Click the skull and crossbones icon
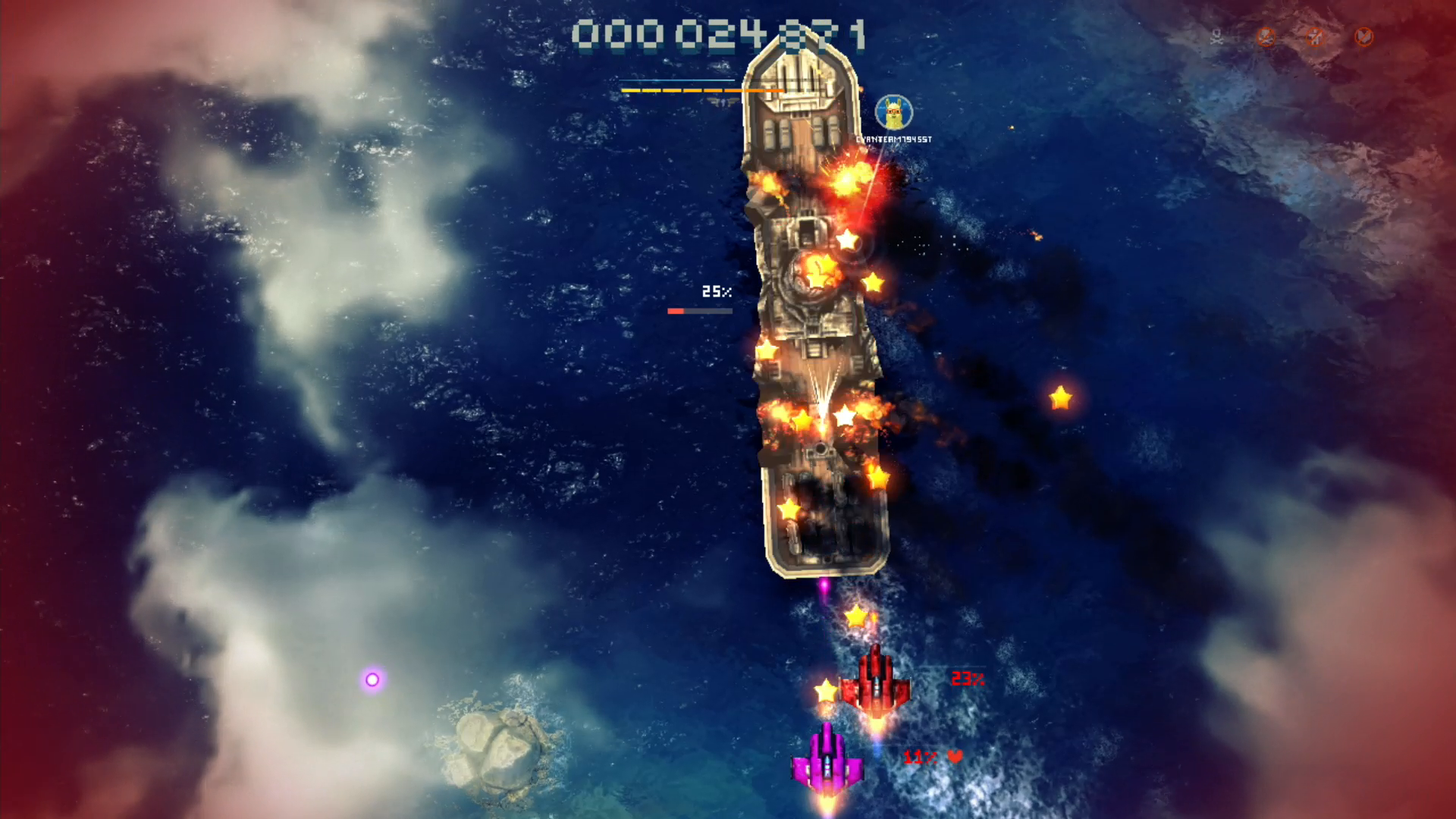This screenshot has height=819, width=1456. [x=1217, y=36]
